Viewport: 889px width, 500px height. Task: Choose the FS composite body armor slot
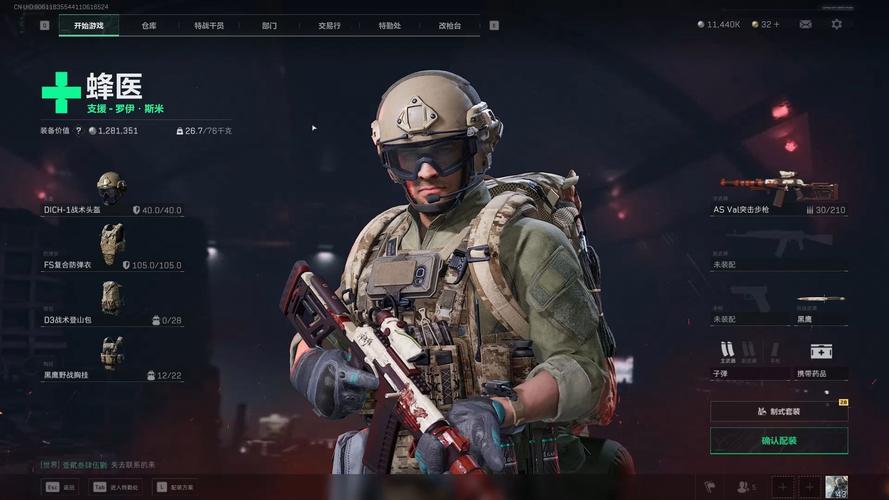111,247
